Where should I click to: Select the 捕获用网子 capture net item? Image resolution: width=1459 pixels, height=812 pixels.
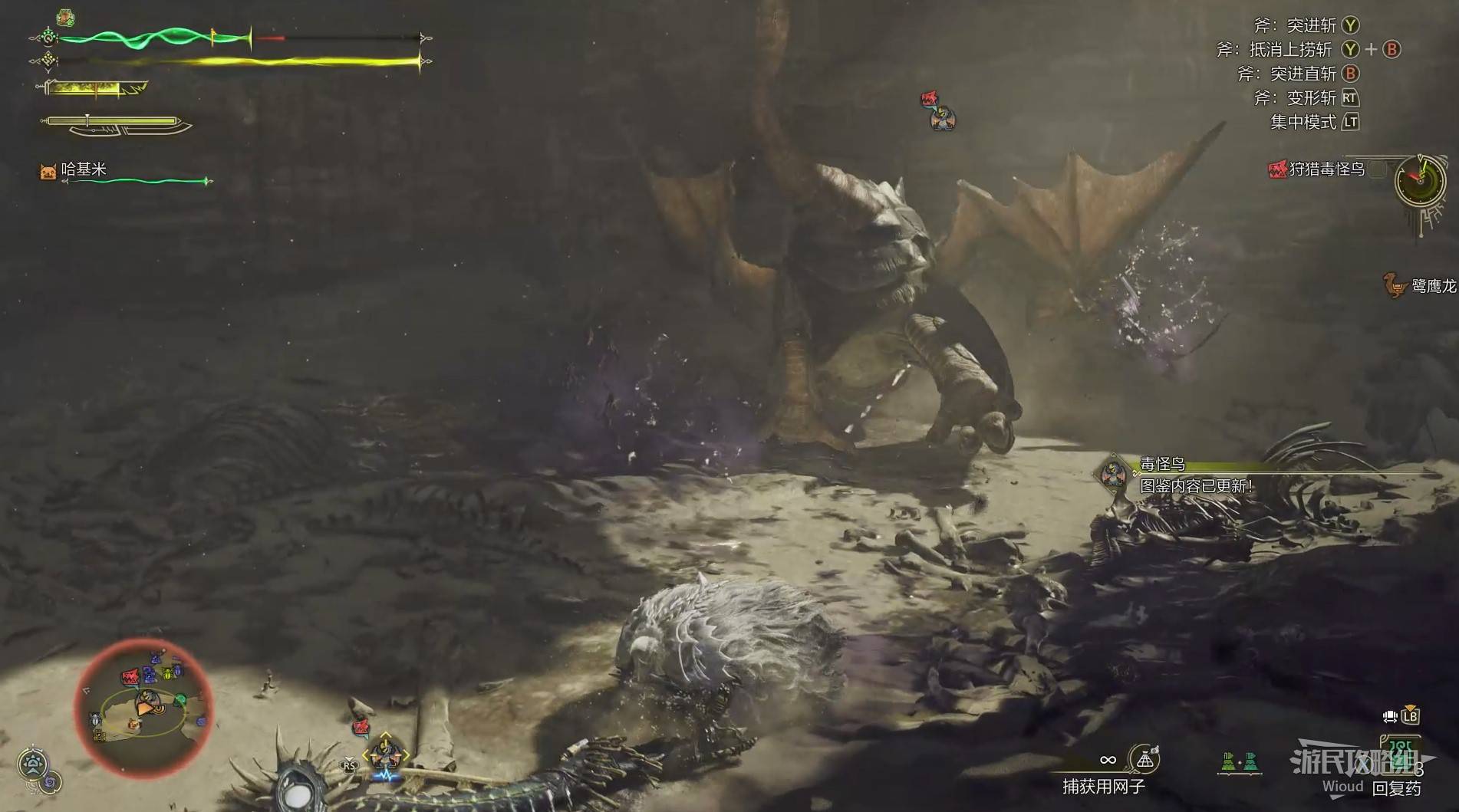(x=1144, y=760)
